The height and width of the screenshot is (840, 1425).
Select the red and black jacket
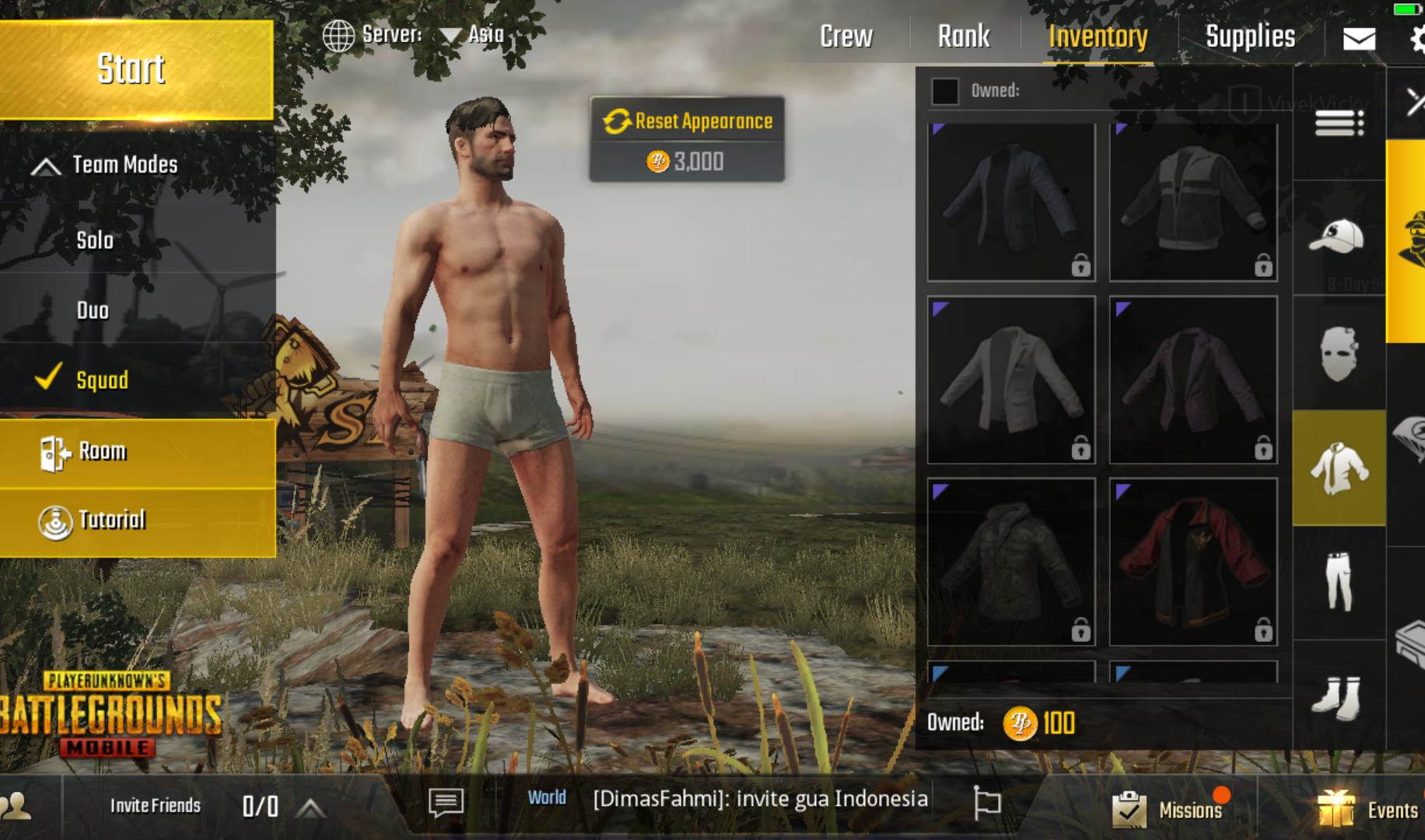(1193, 562)
